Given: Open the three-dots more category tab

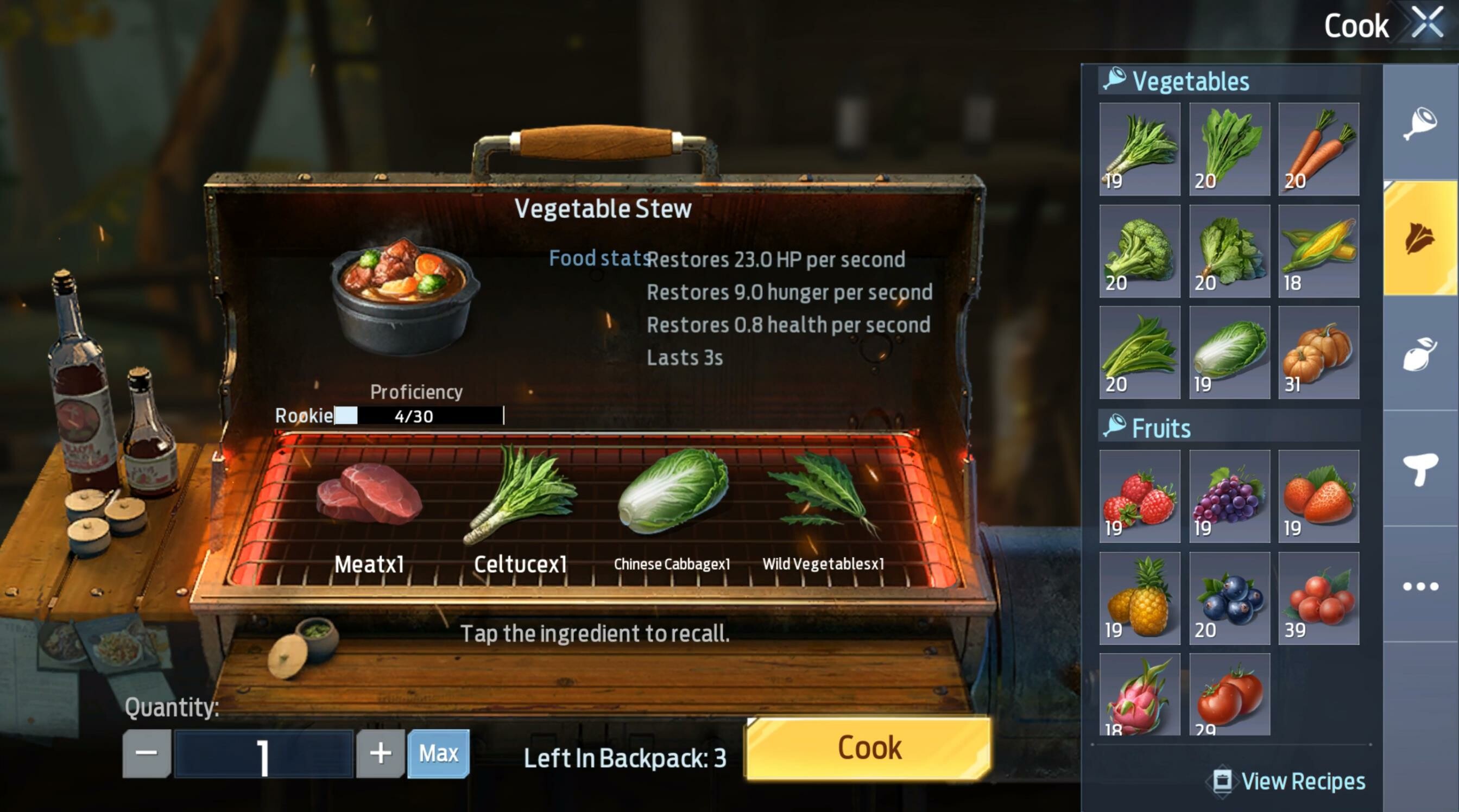Looking at the screenshot, I should [x=1420, y=586].
